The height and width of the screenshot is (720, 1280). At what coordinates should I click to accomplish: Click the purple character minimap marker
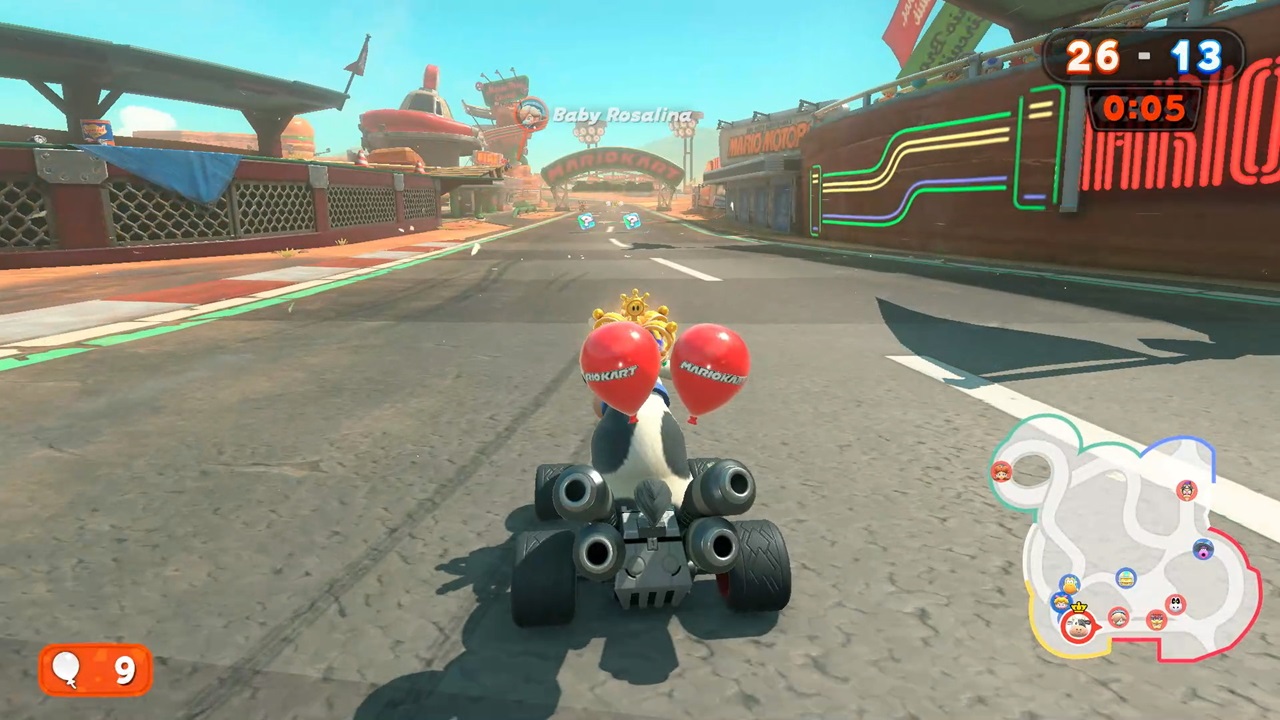point(1203,549)
